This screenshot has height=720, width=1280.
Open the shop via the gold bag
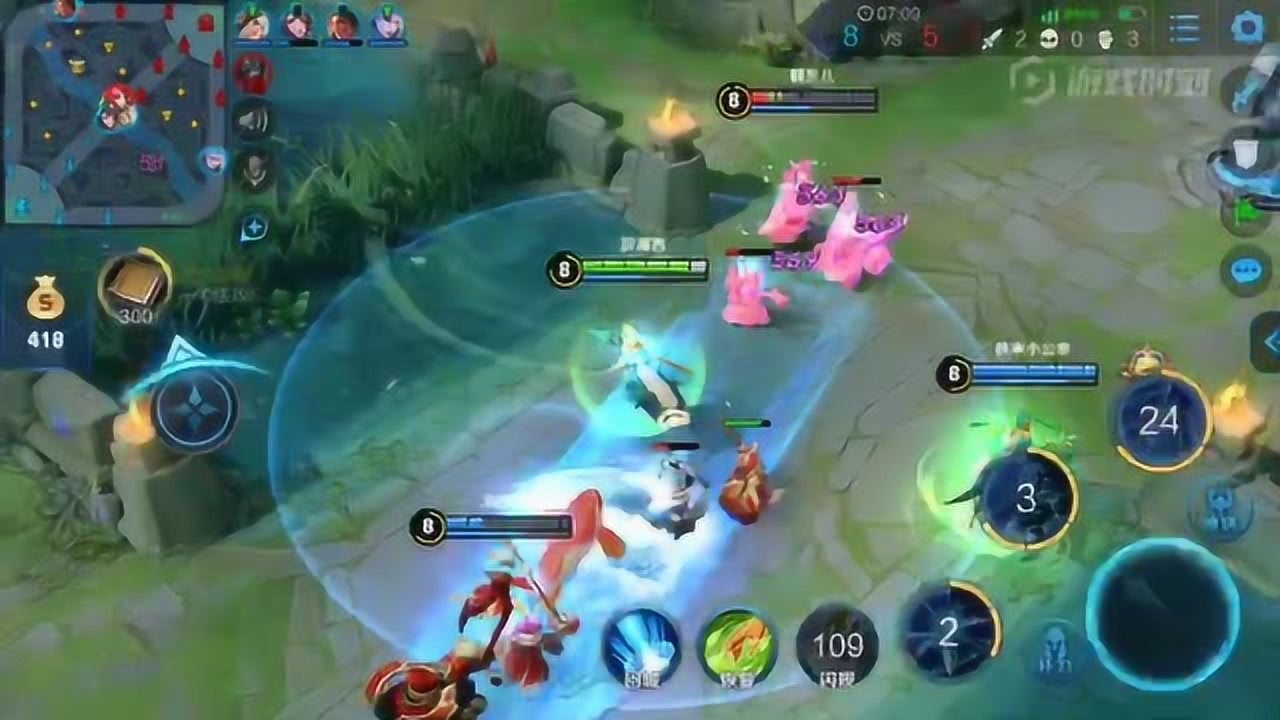click(x=46, y=312)
